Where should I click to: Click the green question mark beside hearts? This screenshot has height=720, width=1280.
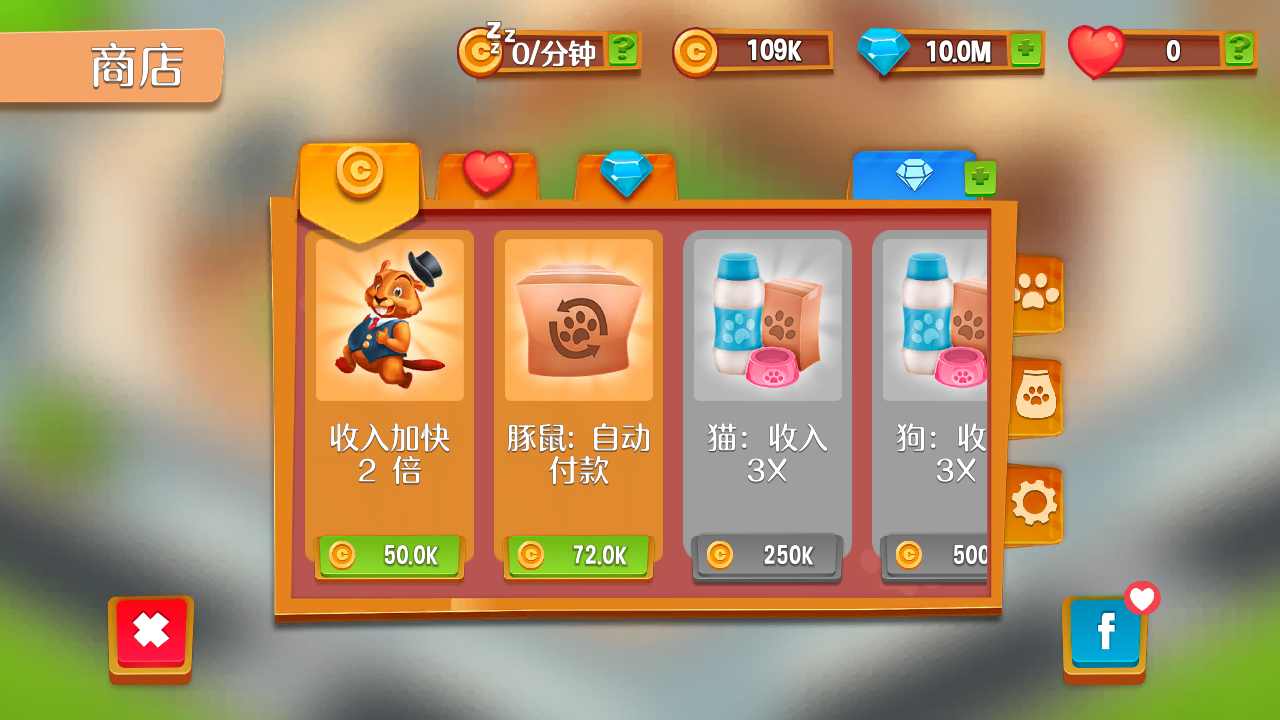point(1238,49)
